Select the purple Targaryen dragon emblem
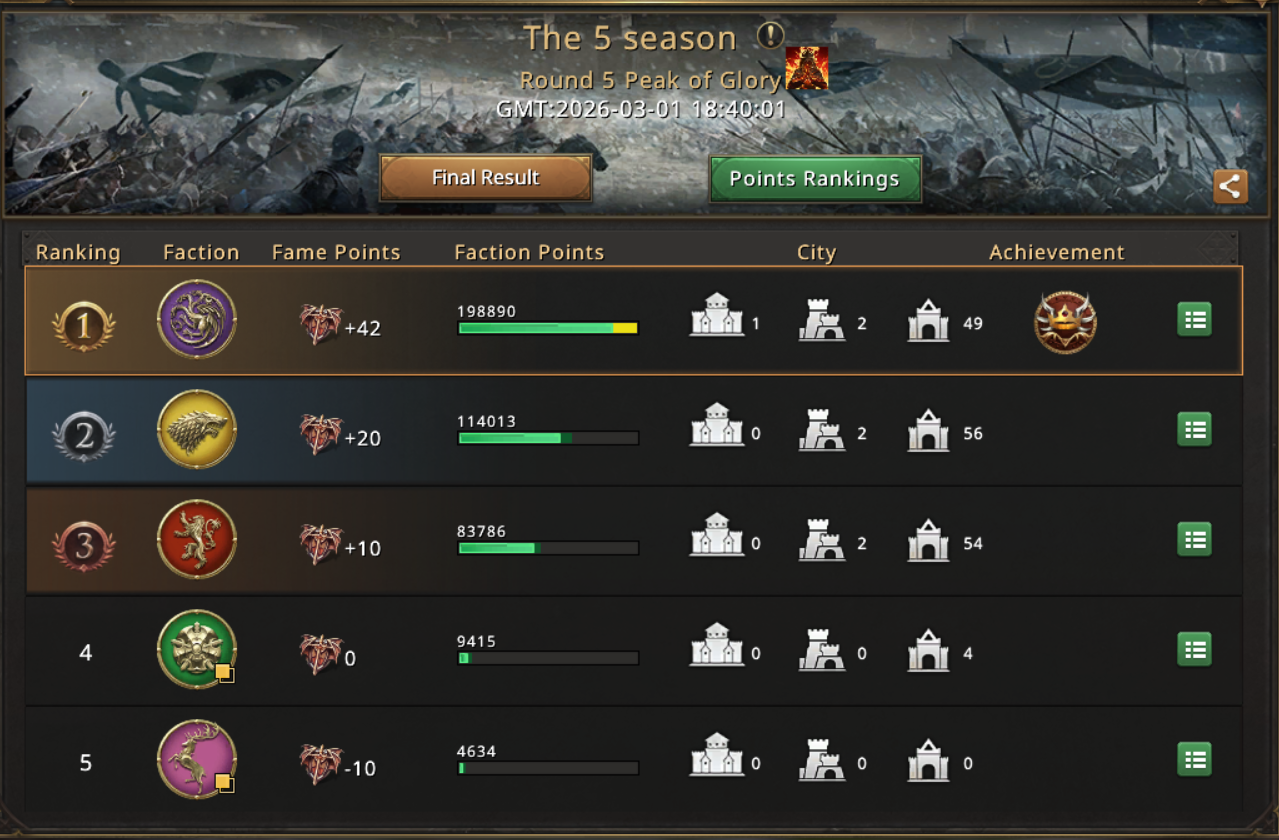This screenshot has height=840, width=1279. click(197, 319)
